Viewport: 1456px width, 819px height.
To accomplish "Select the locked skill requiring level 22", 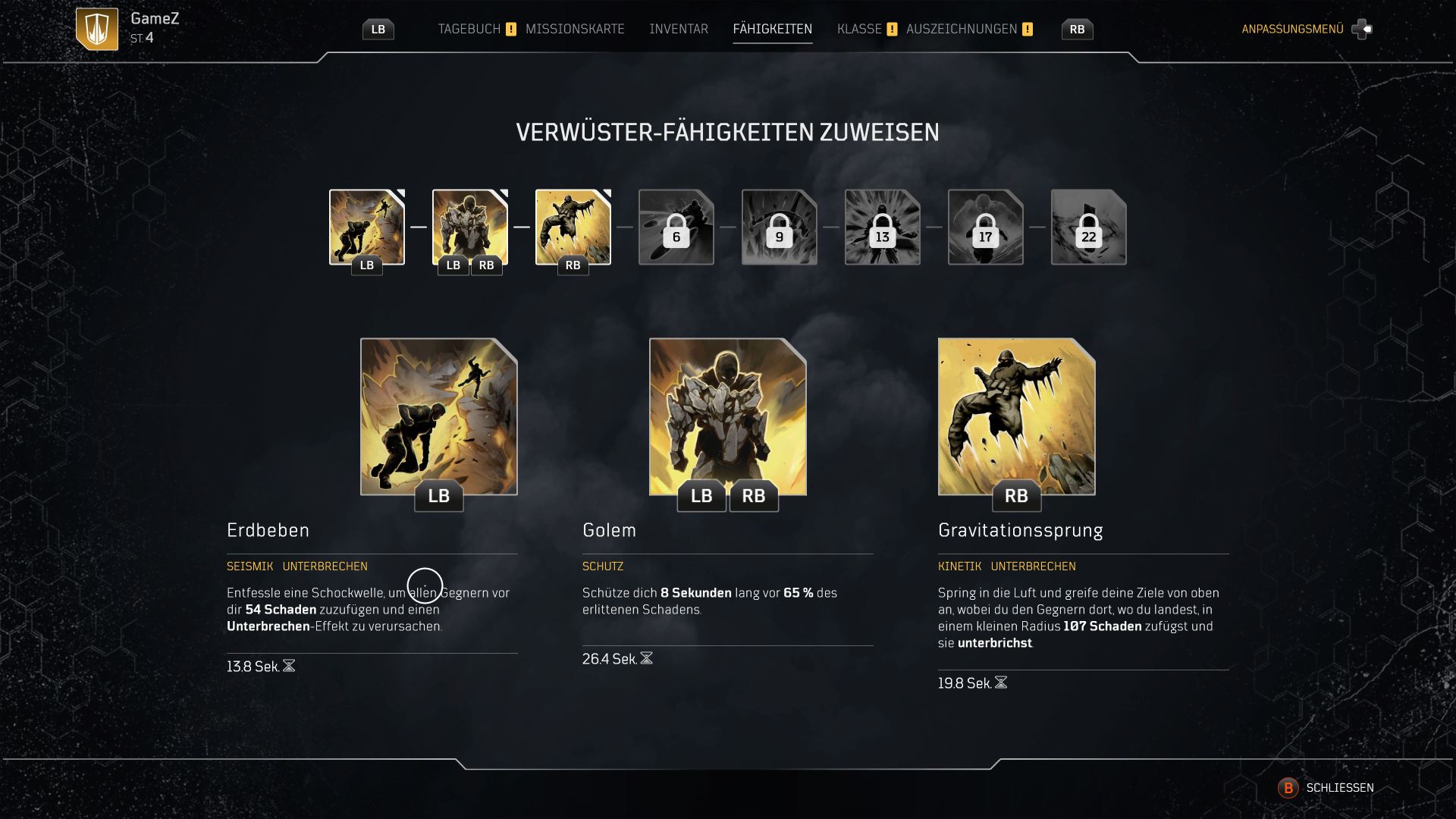I will point(1089,227).
